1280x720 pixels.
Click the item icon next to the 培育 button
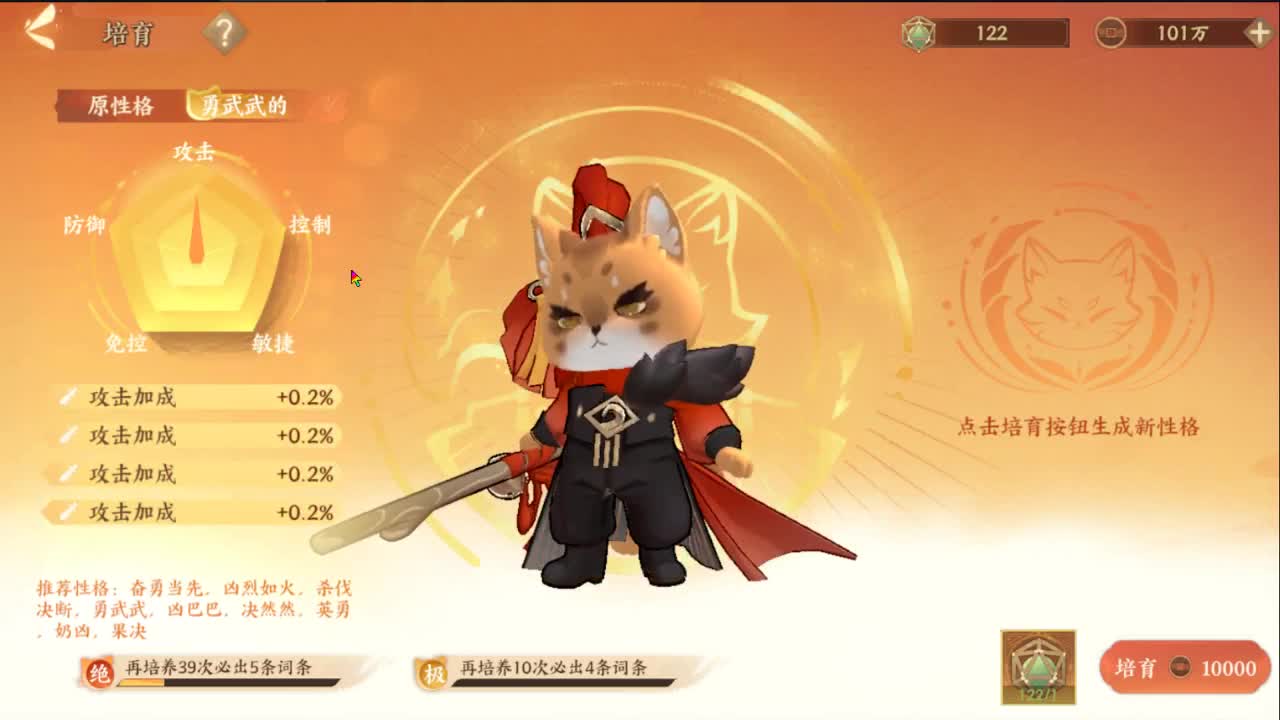point(1037,664)
